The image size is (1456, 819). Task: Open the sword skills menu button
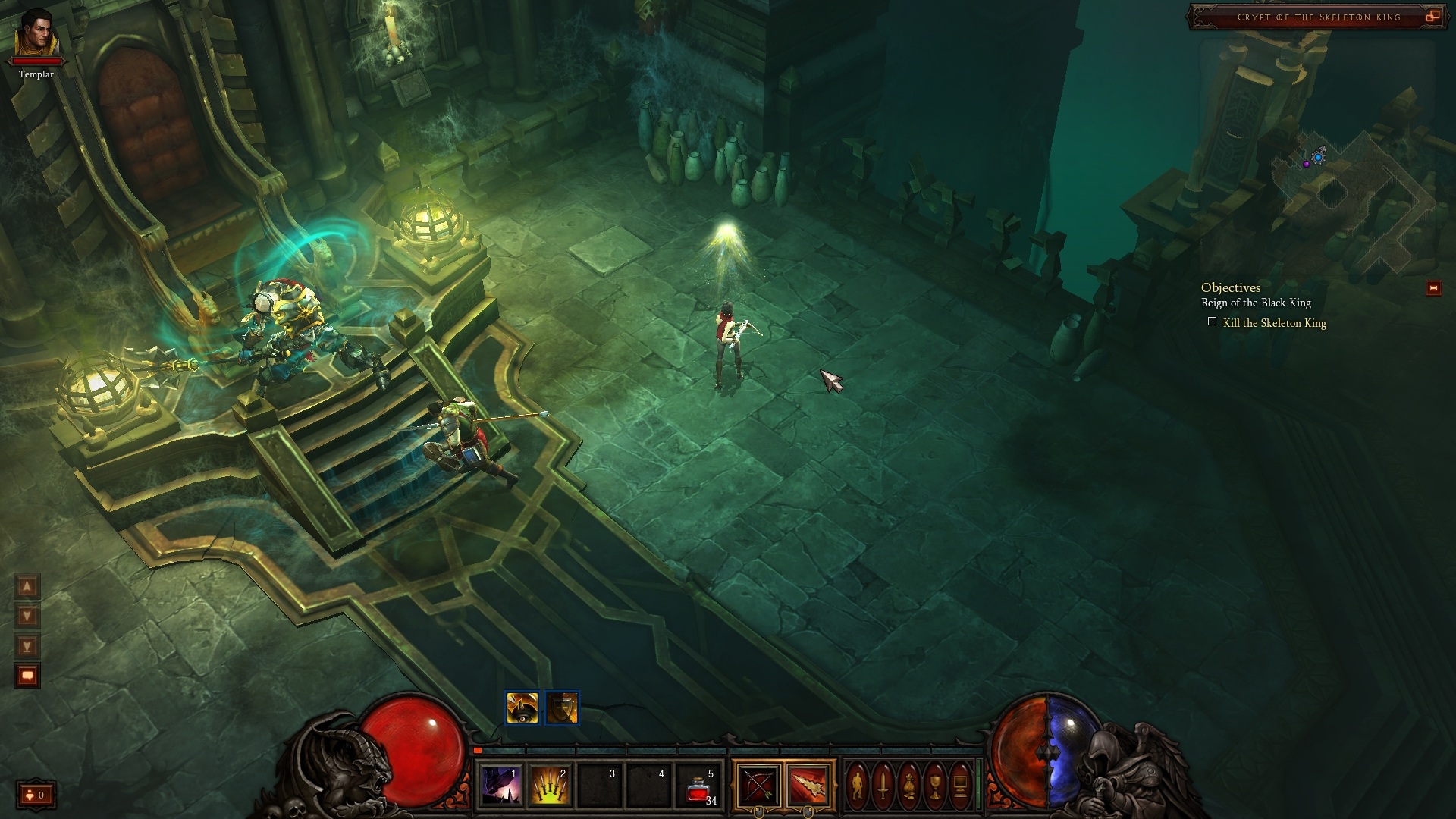point(883,785)
